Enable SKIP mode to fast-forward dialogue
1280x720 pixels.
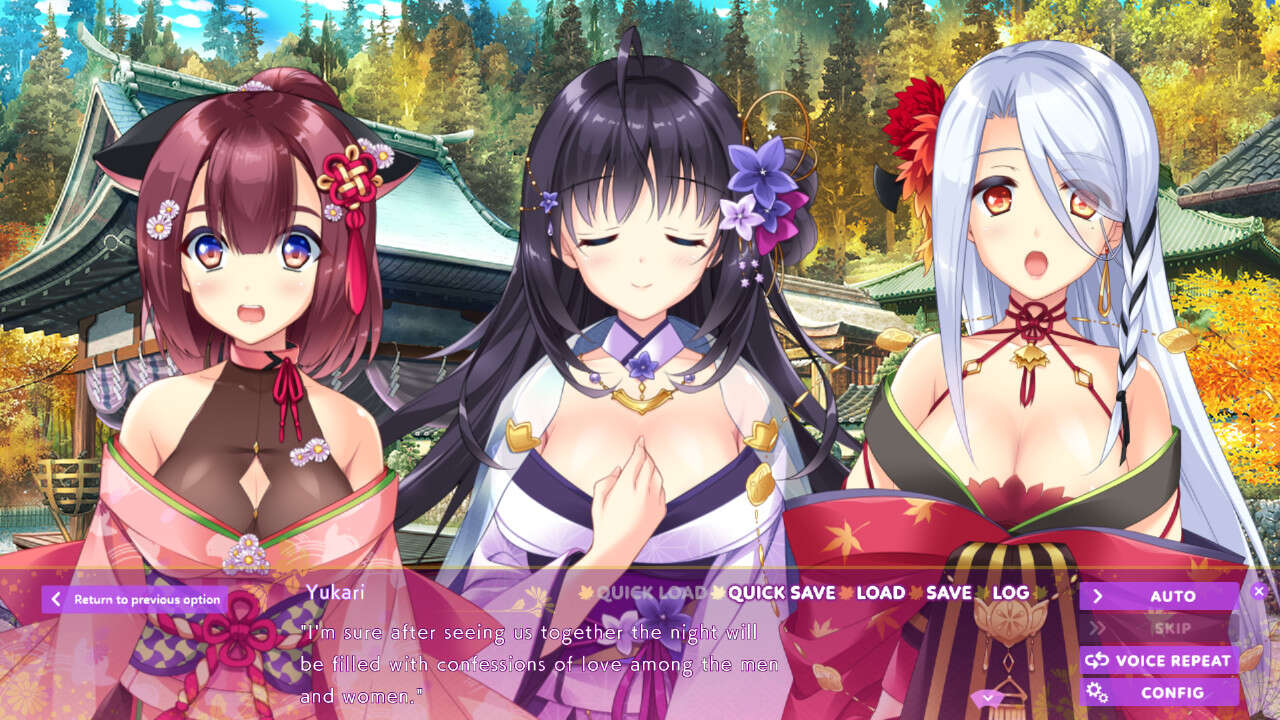[x=1168, y=627]
